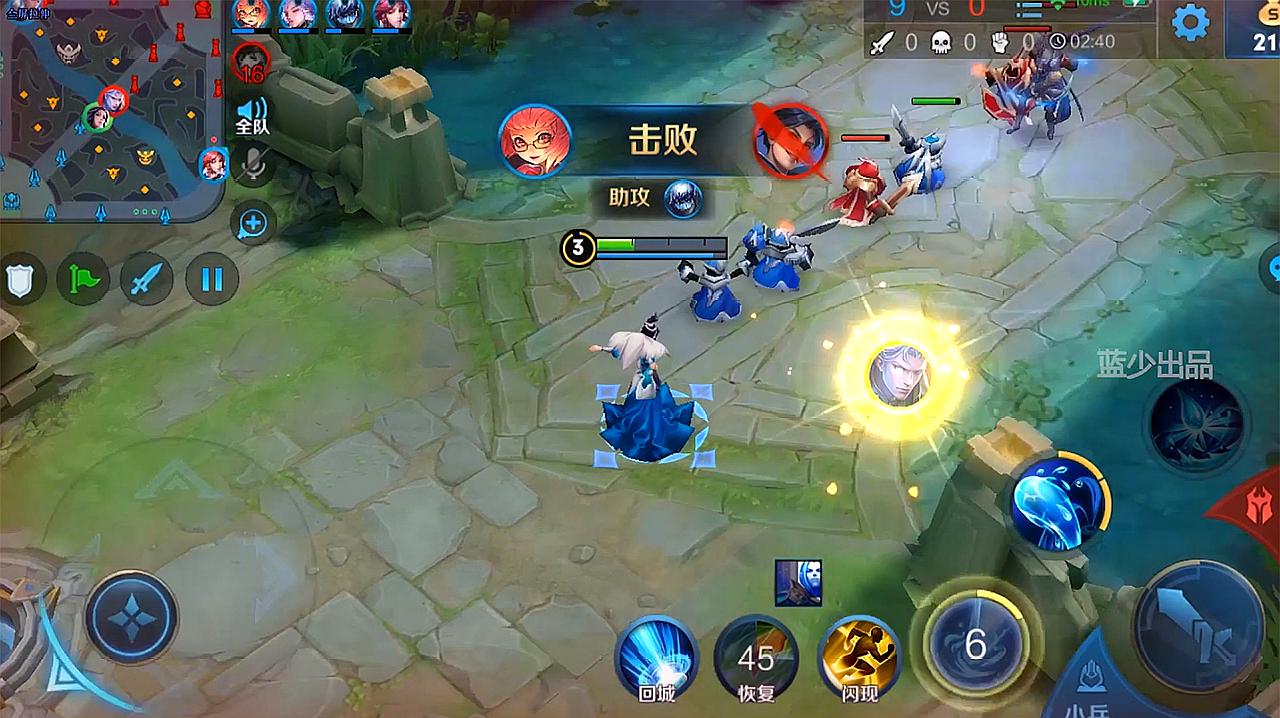The image size is (1280, 718).
Task: Tap the skill showing cooldown 6
Action: [975, 643]
